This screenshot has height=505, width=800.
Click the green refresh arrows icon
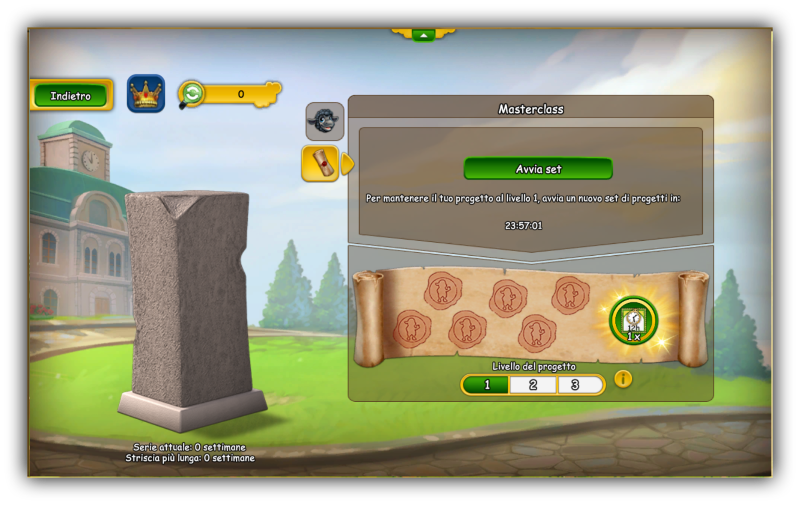tap(191, 94)
